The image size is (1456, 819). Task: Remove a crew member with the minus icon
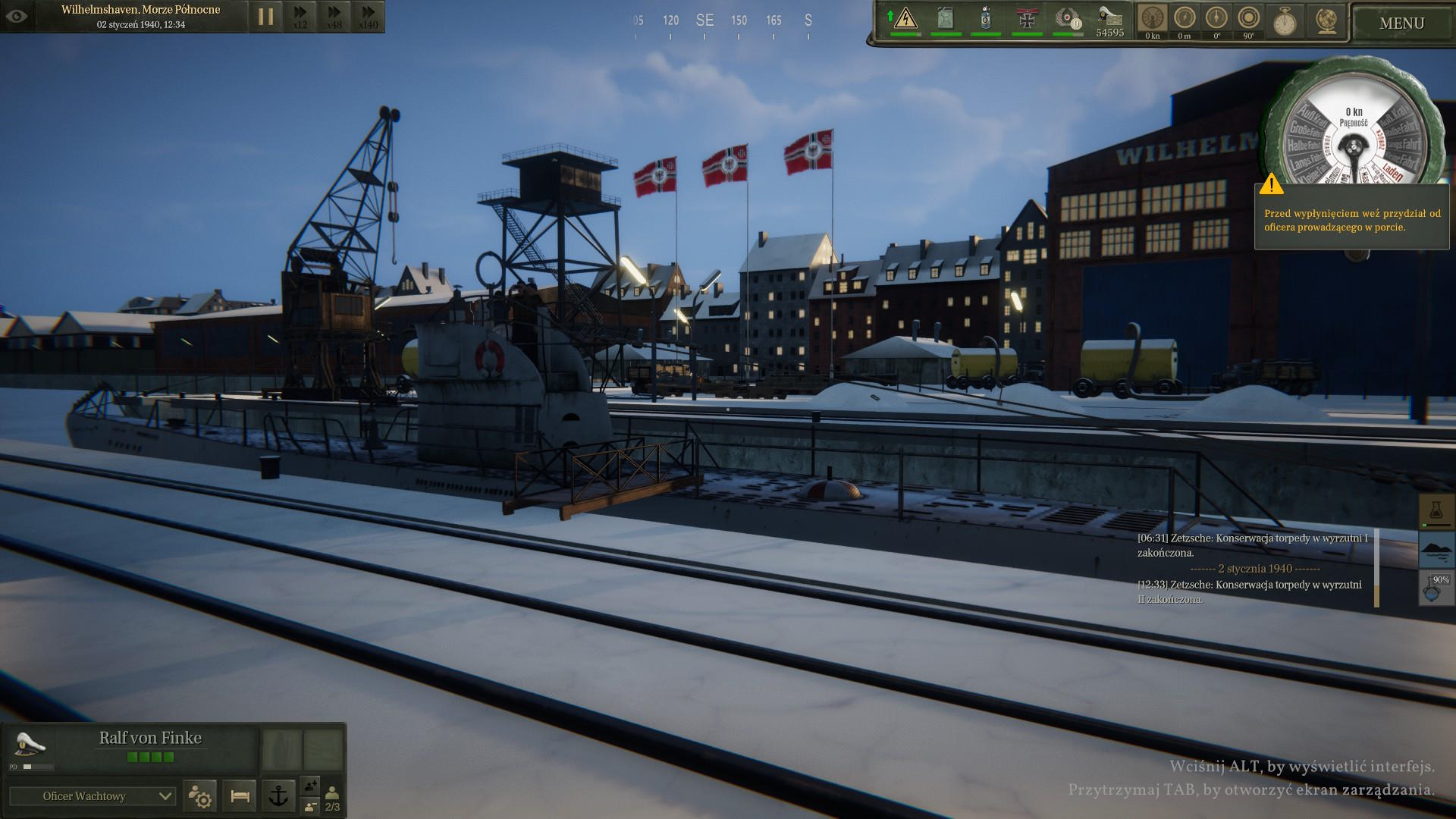(311, 806)
